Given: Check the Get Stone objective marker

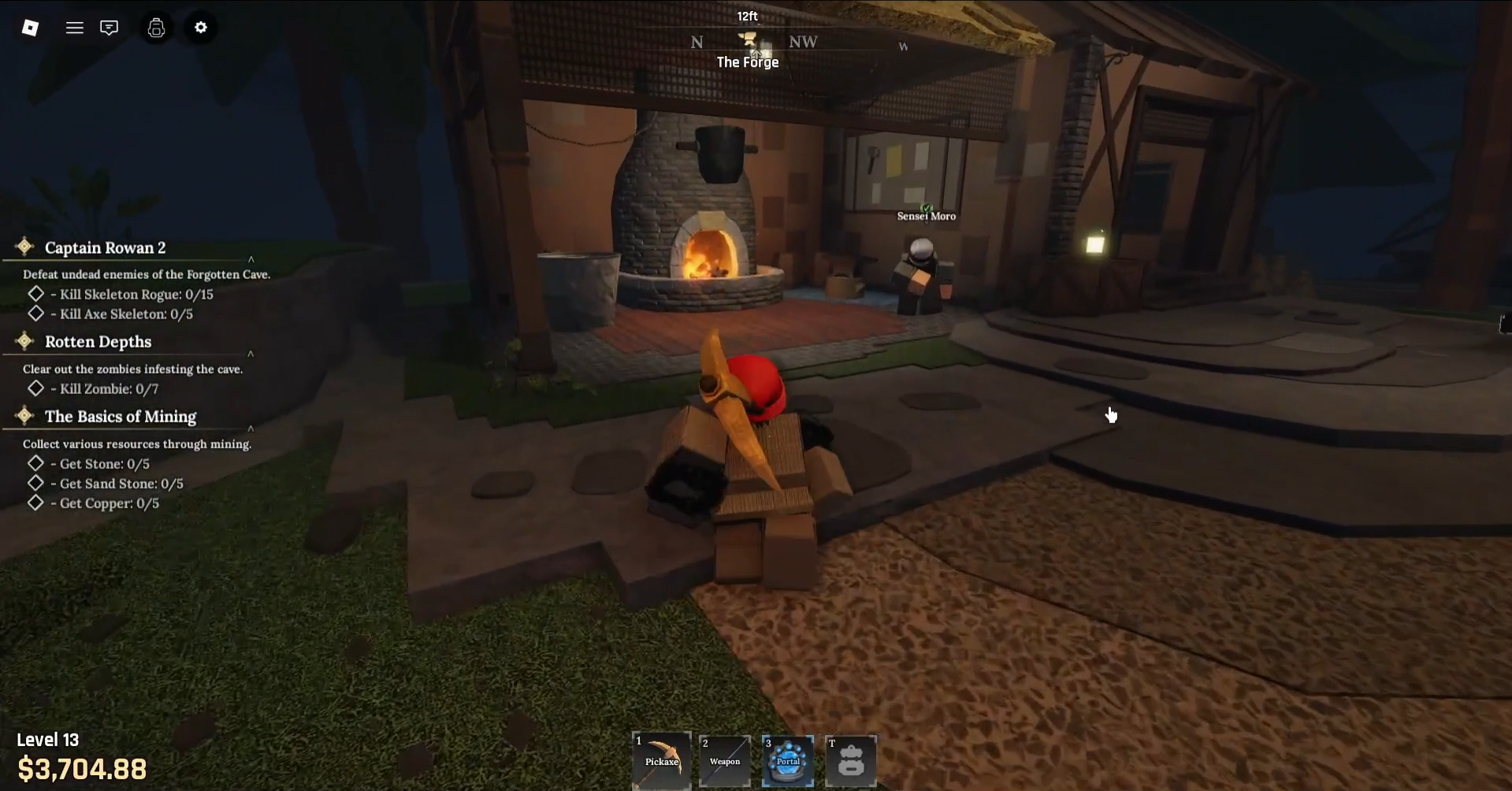Looking at the screenshot, I should click(36, 463).
